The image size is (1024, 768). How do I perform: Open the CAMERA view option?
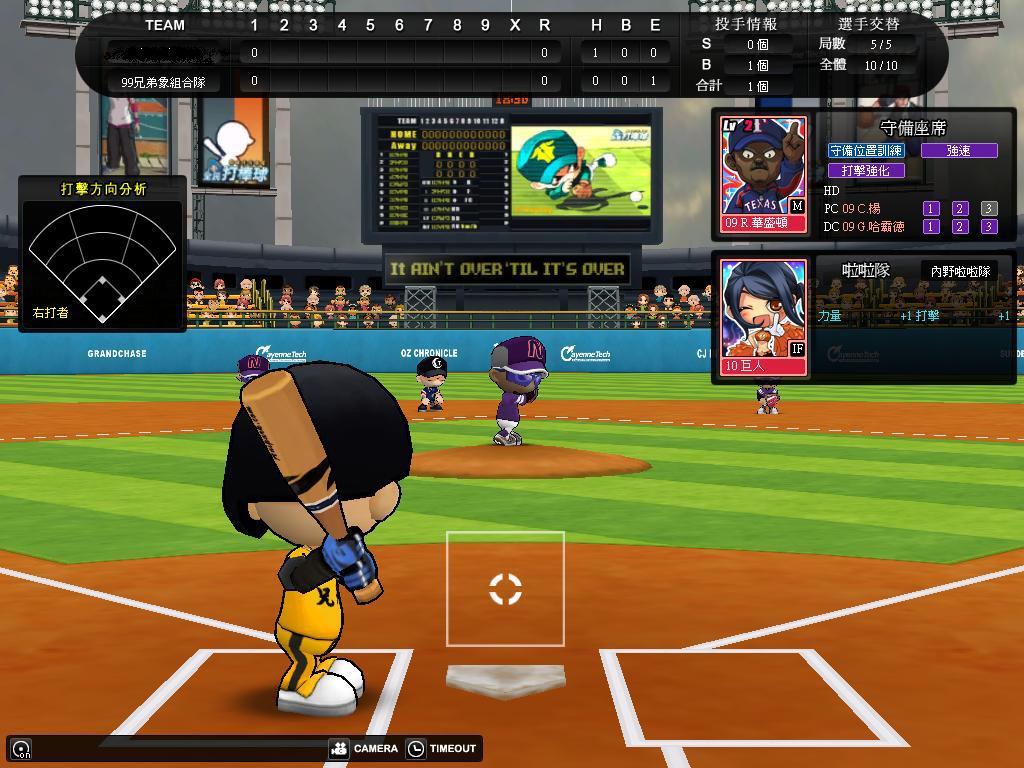pyautogui.click(x=364, y=748)
